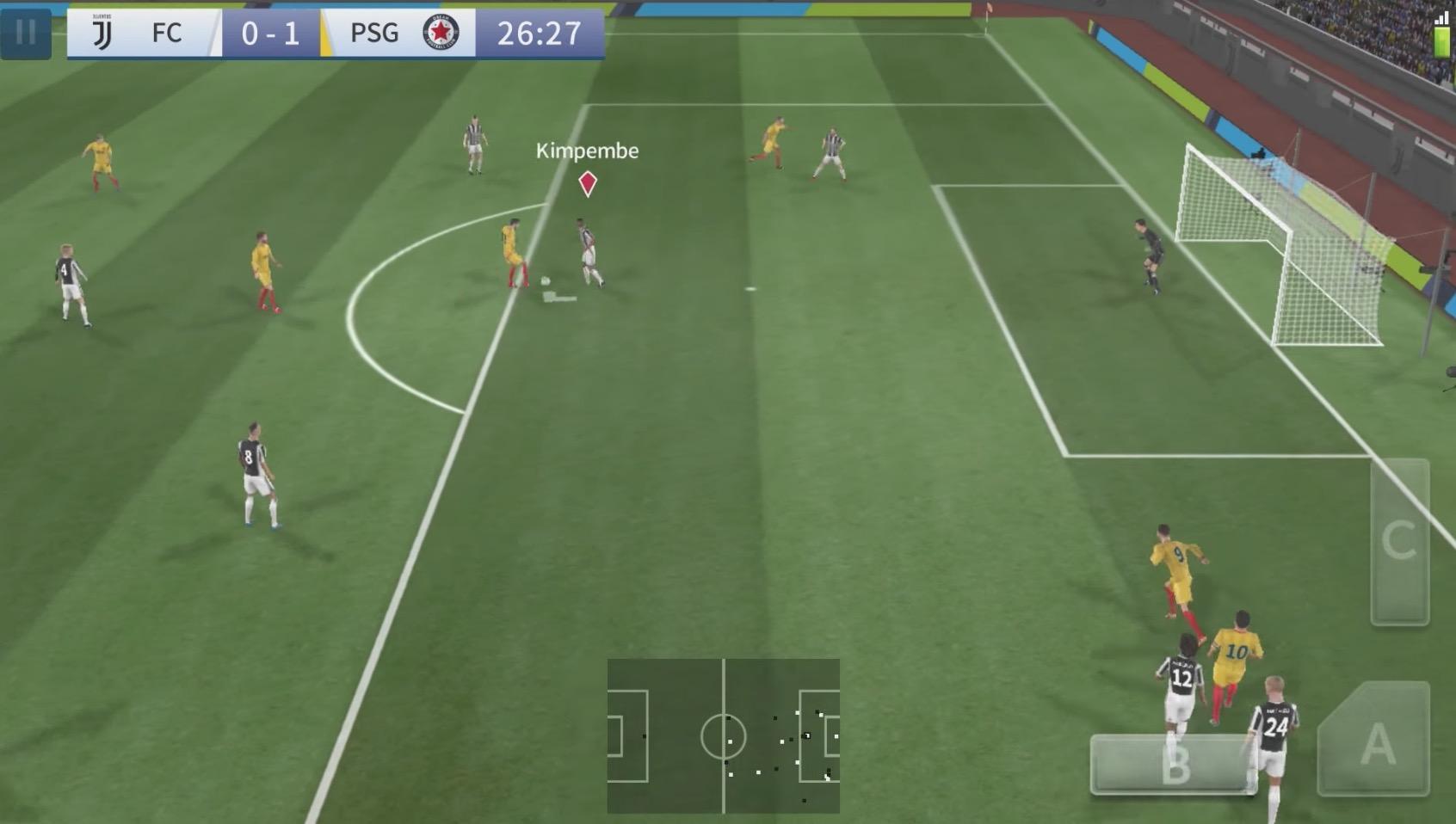Click the PSG club crest on the scoreboard
The width and height of the screenshot is (1456, 824).
click(441, 32)
